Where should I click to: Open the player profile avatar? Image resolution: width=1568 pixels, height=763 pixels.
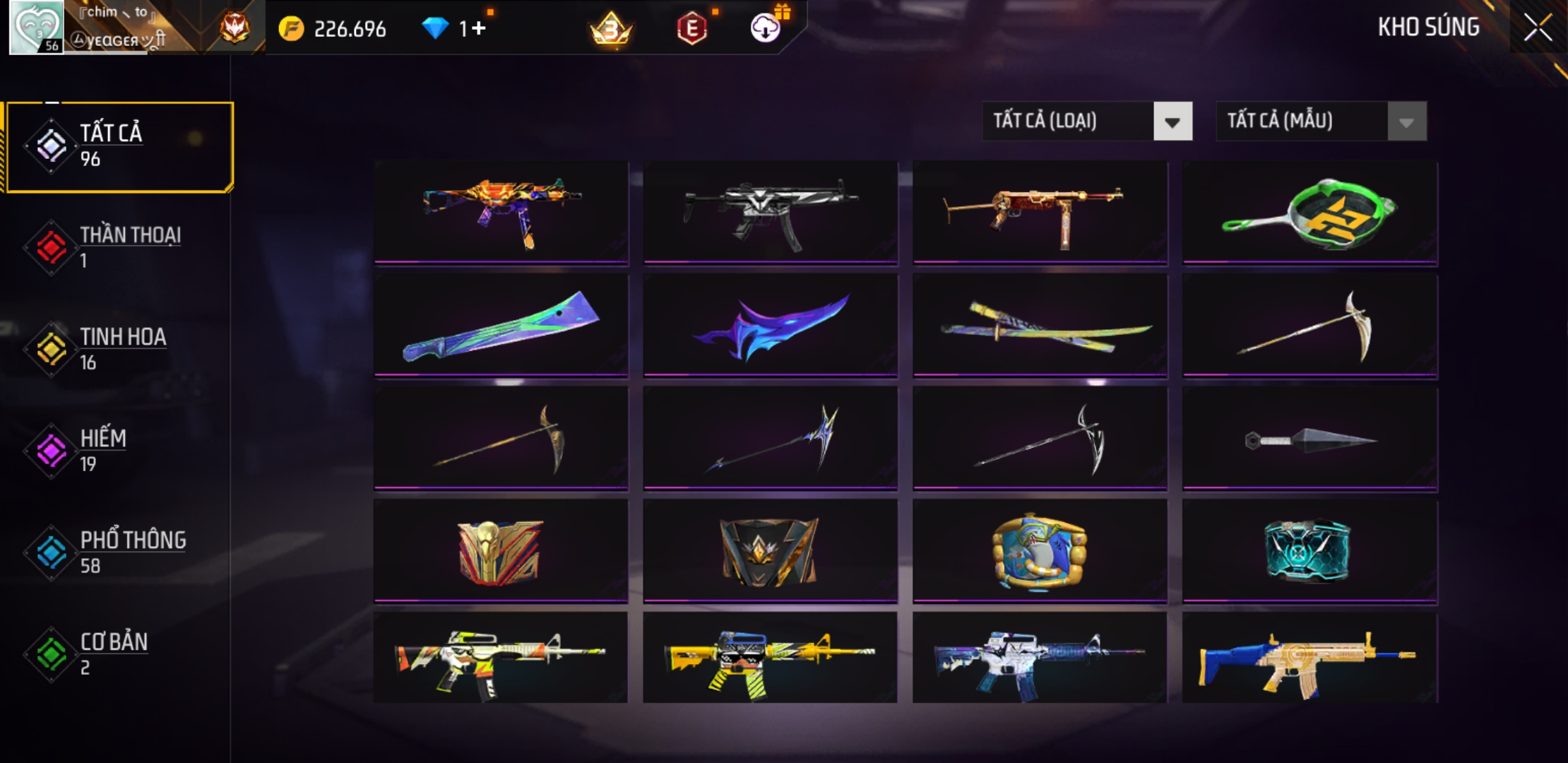(x=36, y=28)
